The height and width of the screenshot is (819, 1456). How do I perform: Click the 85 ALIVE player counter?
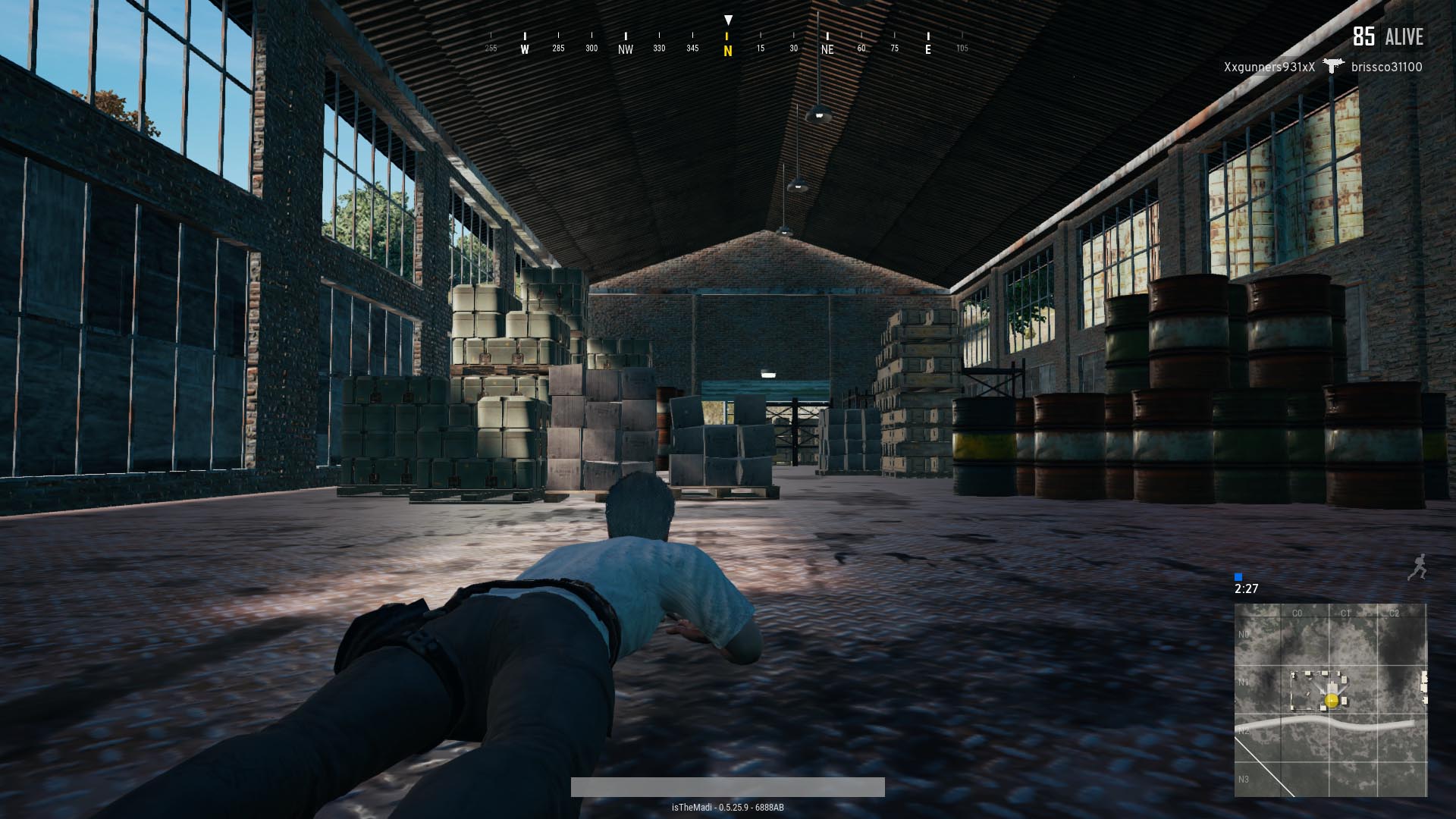point(1388,34)
